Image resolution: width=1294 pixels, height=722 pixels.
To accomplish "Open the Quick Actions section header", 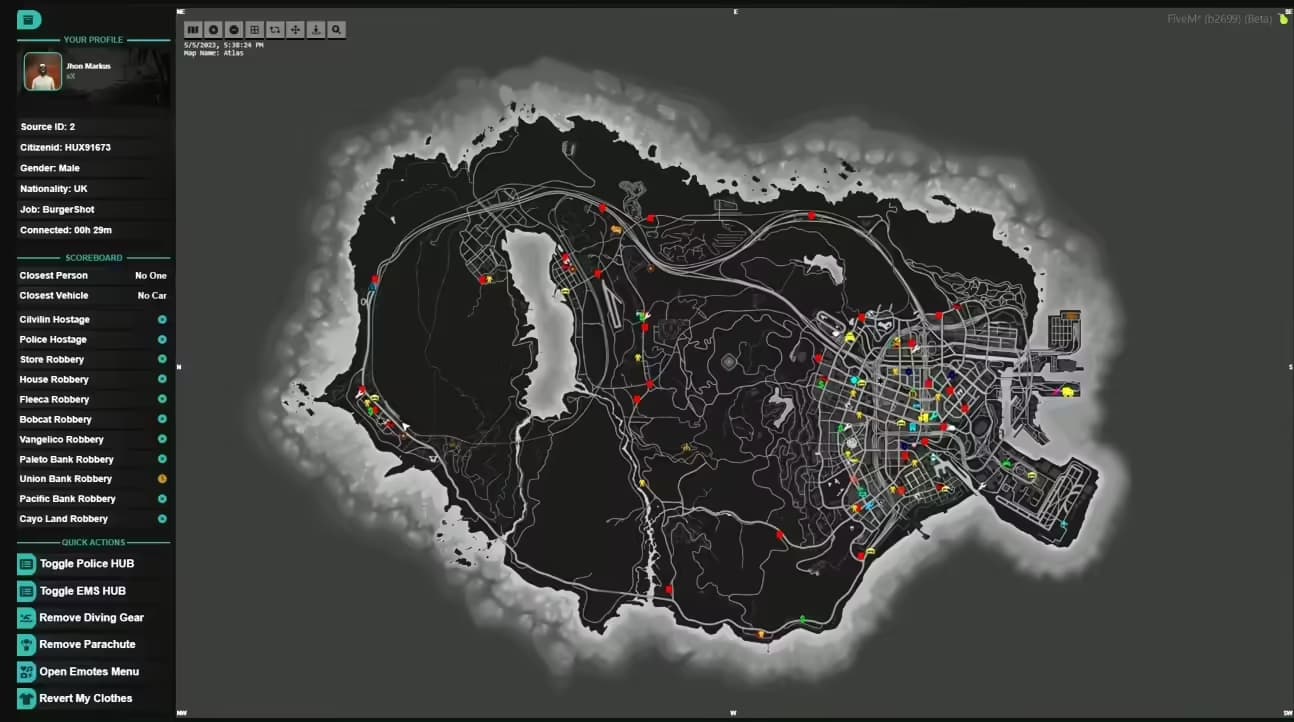I will pyautogui.click(x=93, y=542).
